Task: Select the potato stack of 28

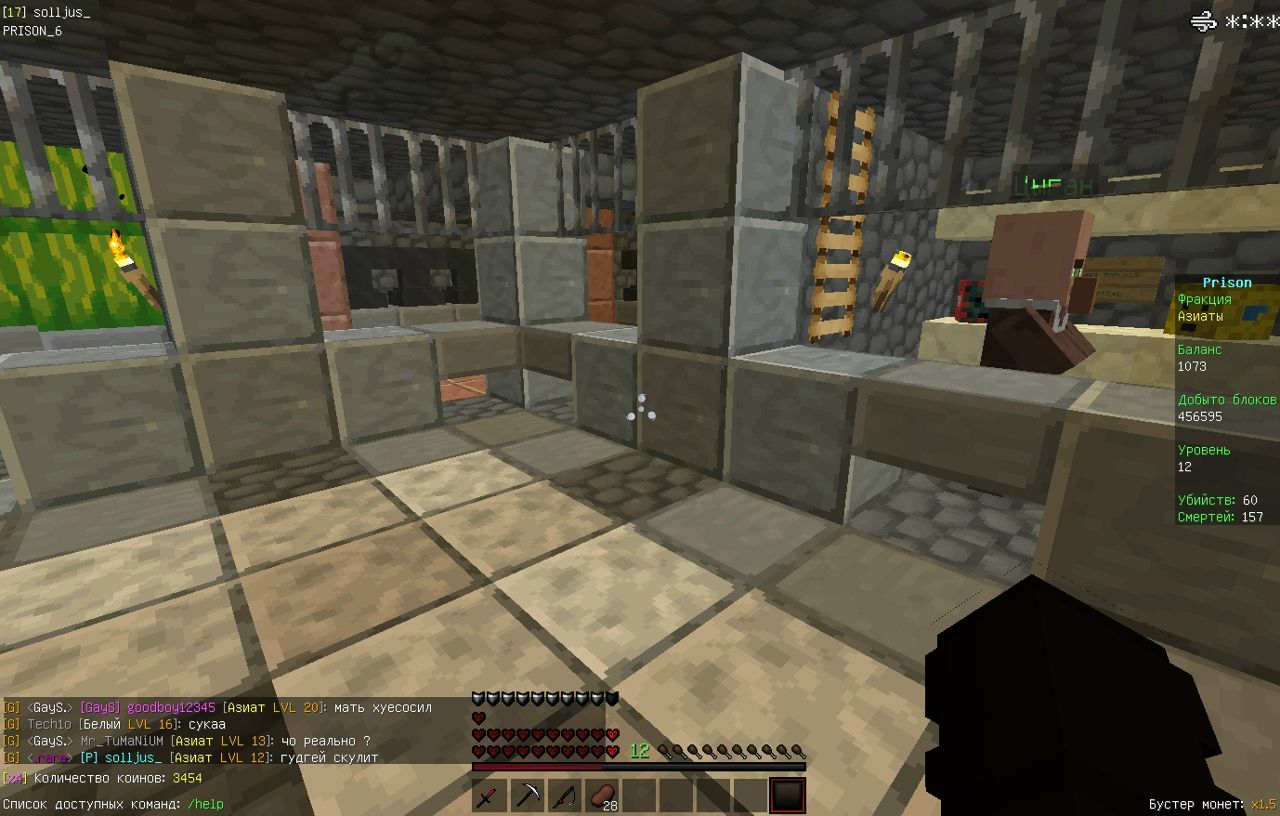Action: [601, 796]
